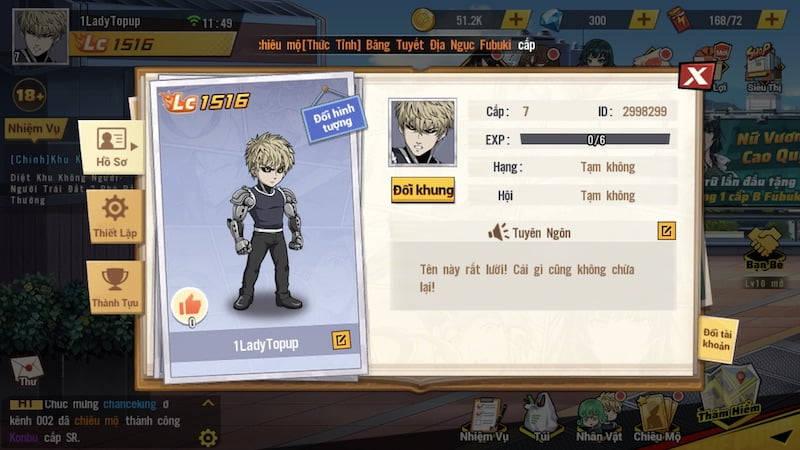This screenshot has width=800, height=450.
Task: Open the Thiết Lập settings tab
Action: [115, 216]
